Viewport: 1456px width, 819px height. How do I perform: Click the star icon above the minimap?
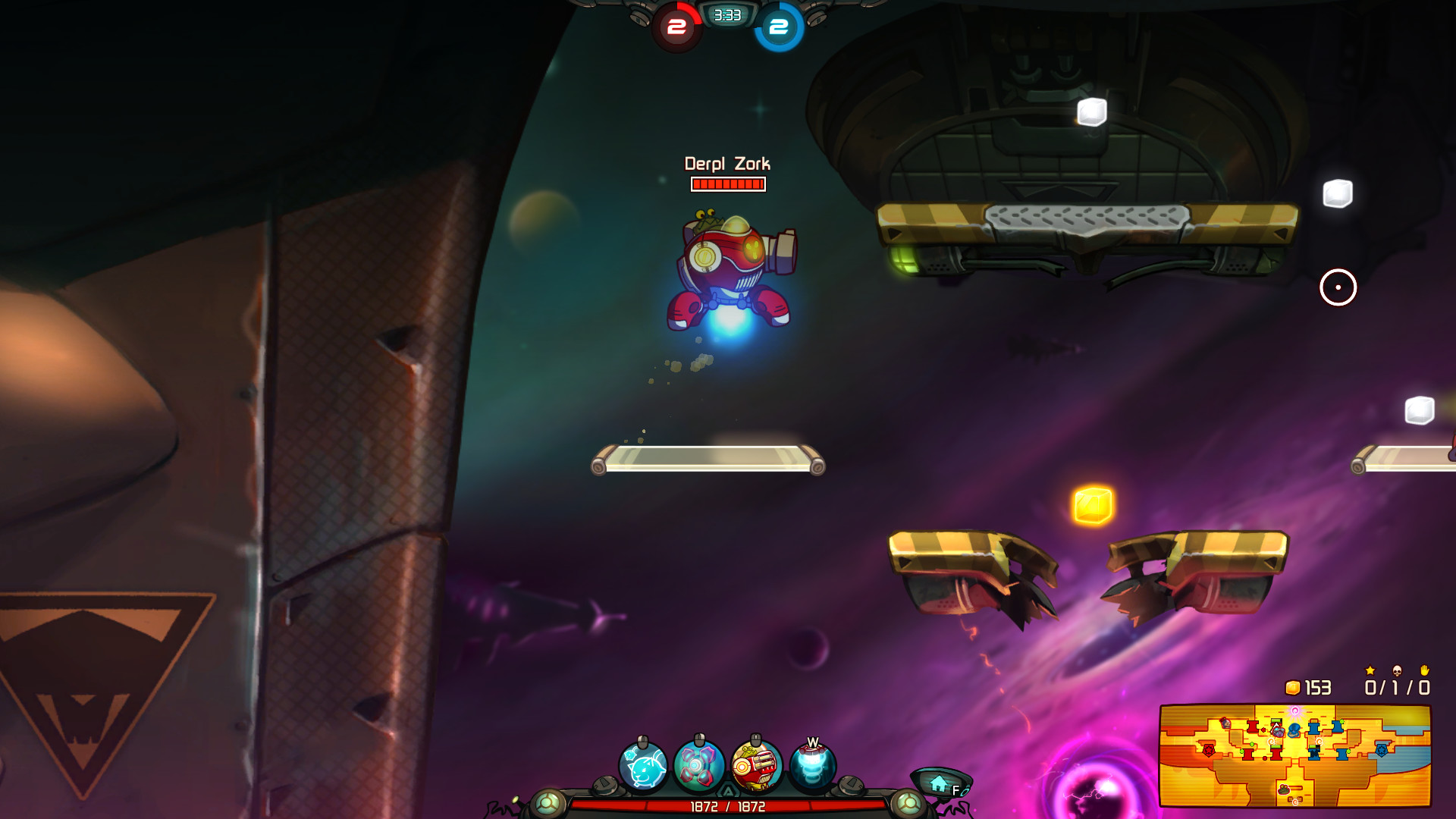click(x=1370, y=670)
